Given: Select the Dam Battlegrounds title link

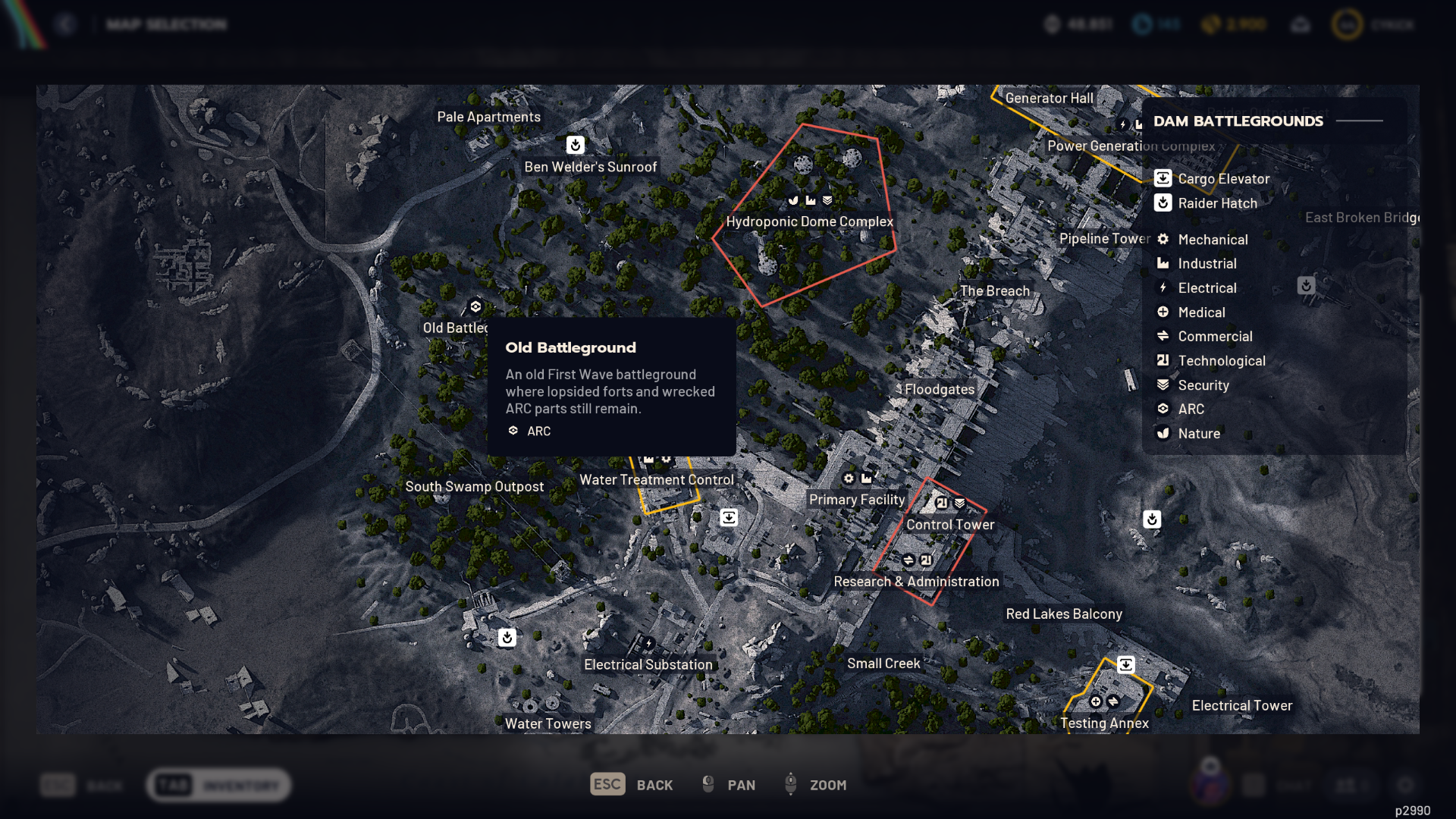Looking at the screenshot, I should click(x=1238, y=121).
